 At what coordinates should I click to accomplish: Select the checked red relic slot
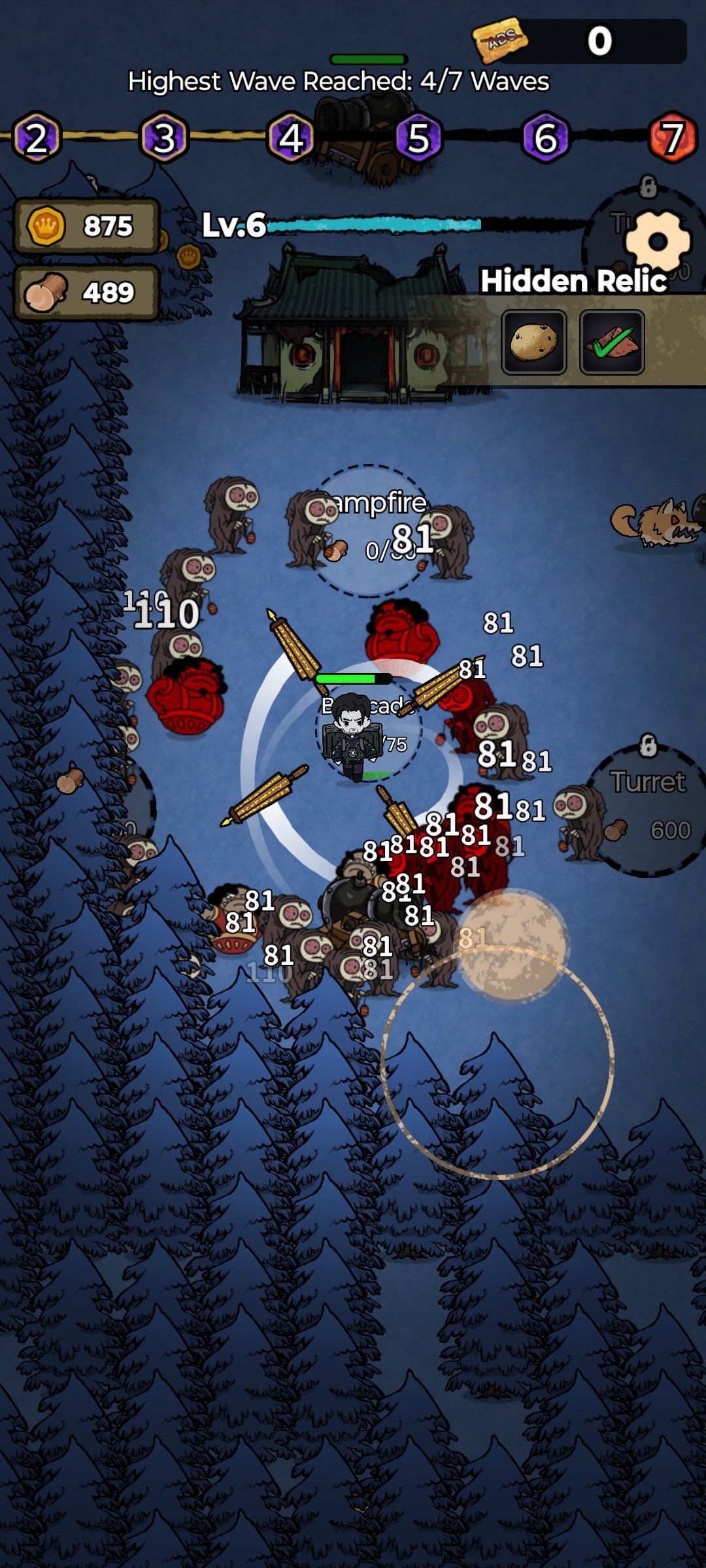click(x=612, y=342)
